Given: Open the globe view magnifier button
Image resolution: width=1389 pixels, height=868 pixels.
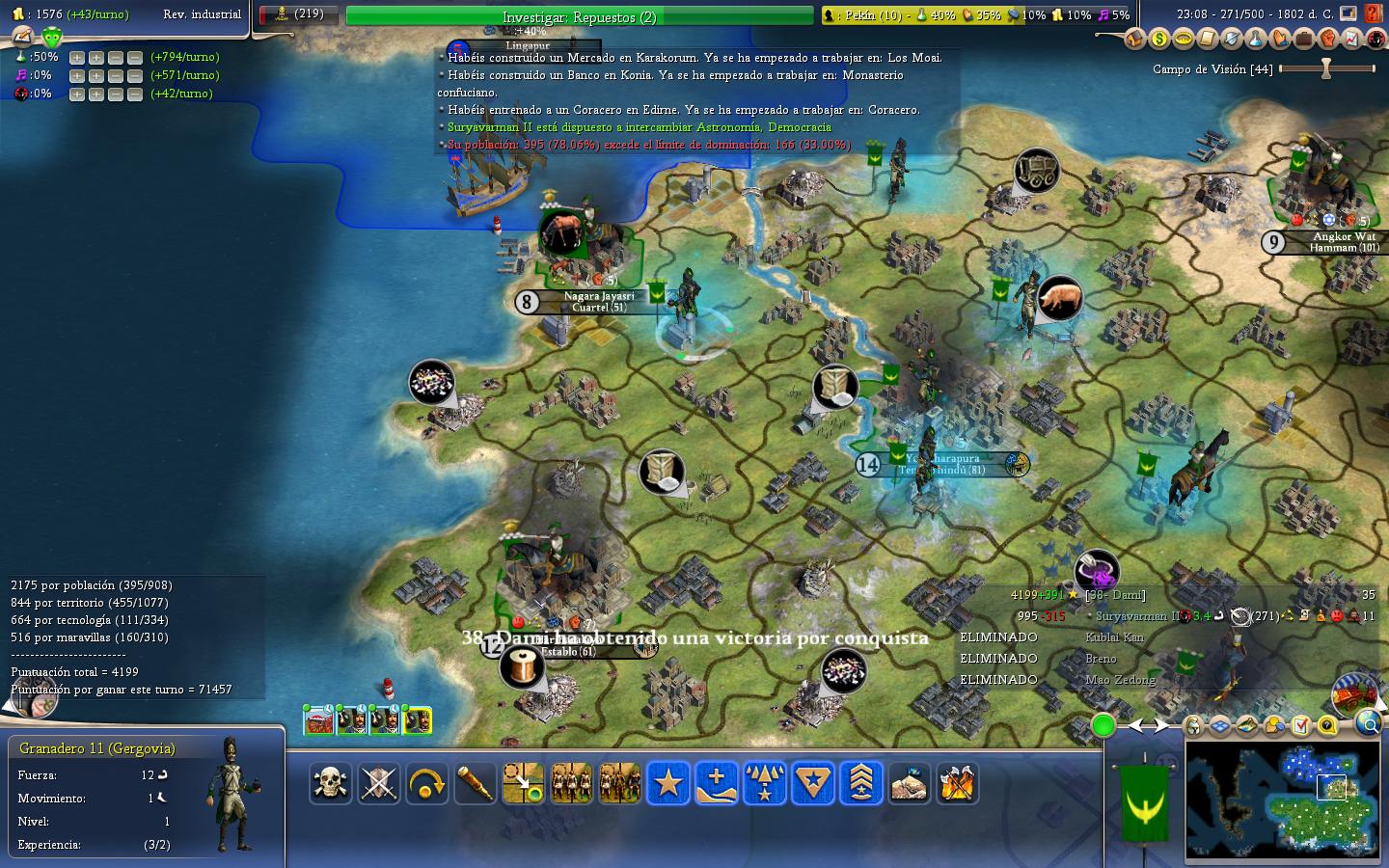Looking at the screenshot, I should pos(1368,722).
